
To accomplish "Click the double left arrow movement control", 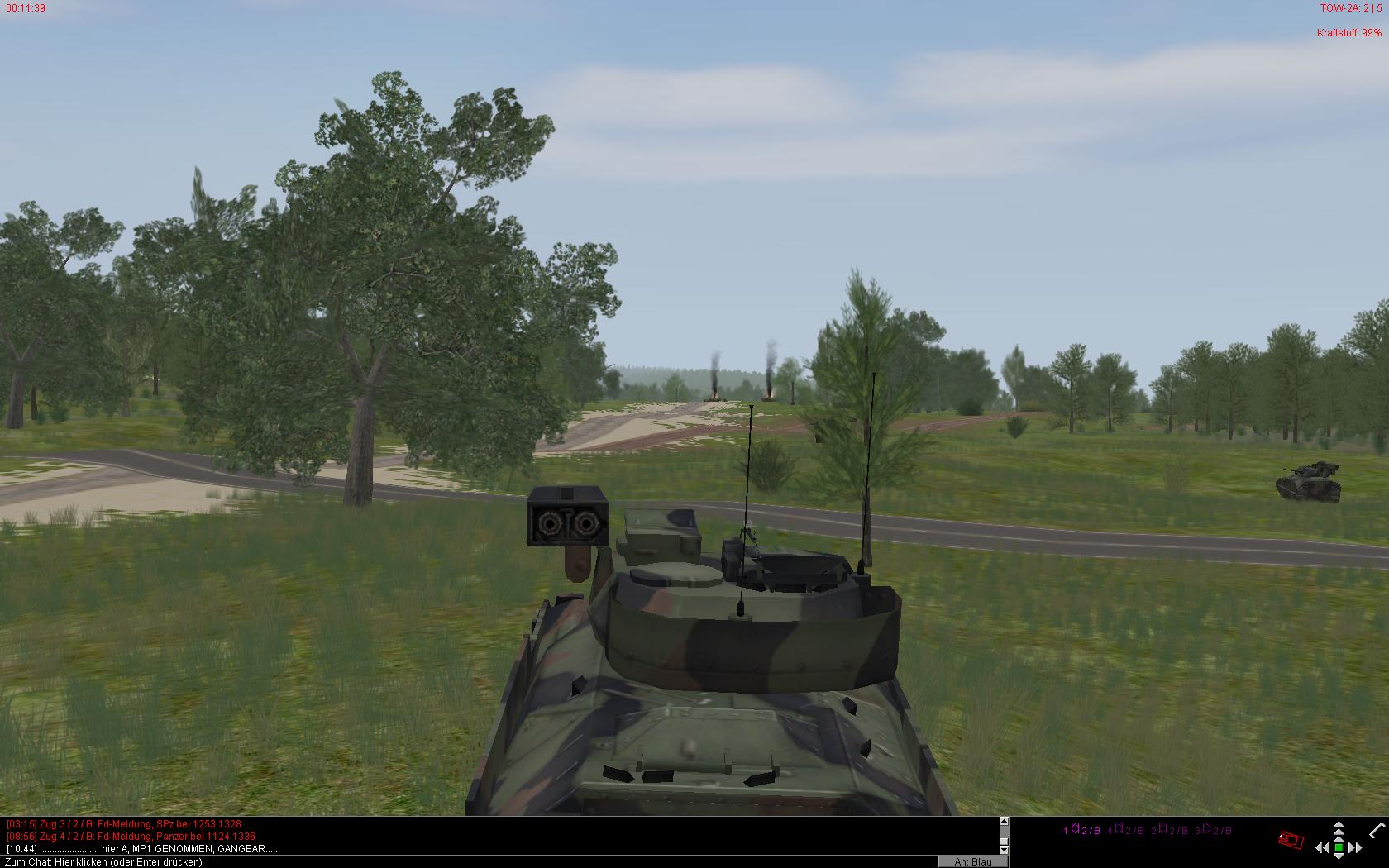I will (x=1321, y=847).
